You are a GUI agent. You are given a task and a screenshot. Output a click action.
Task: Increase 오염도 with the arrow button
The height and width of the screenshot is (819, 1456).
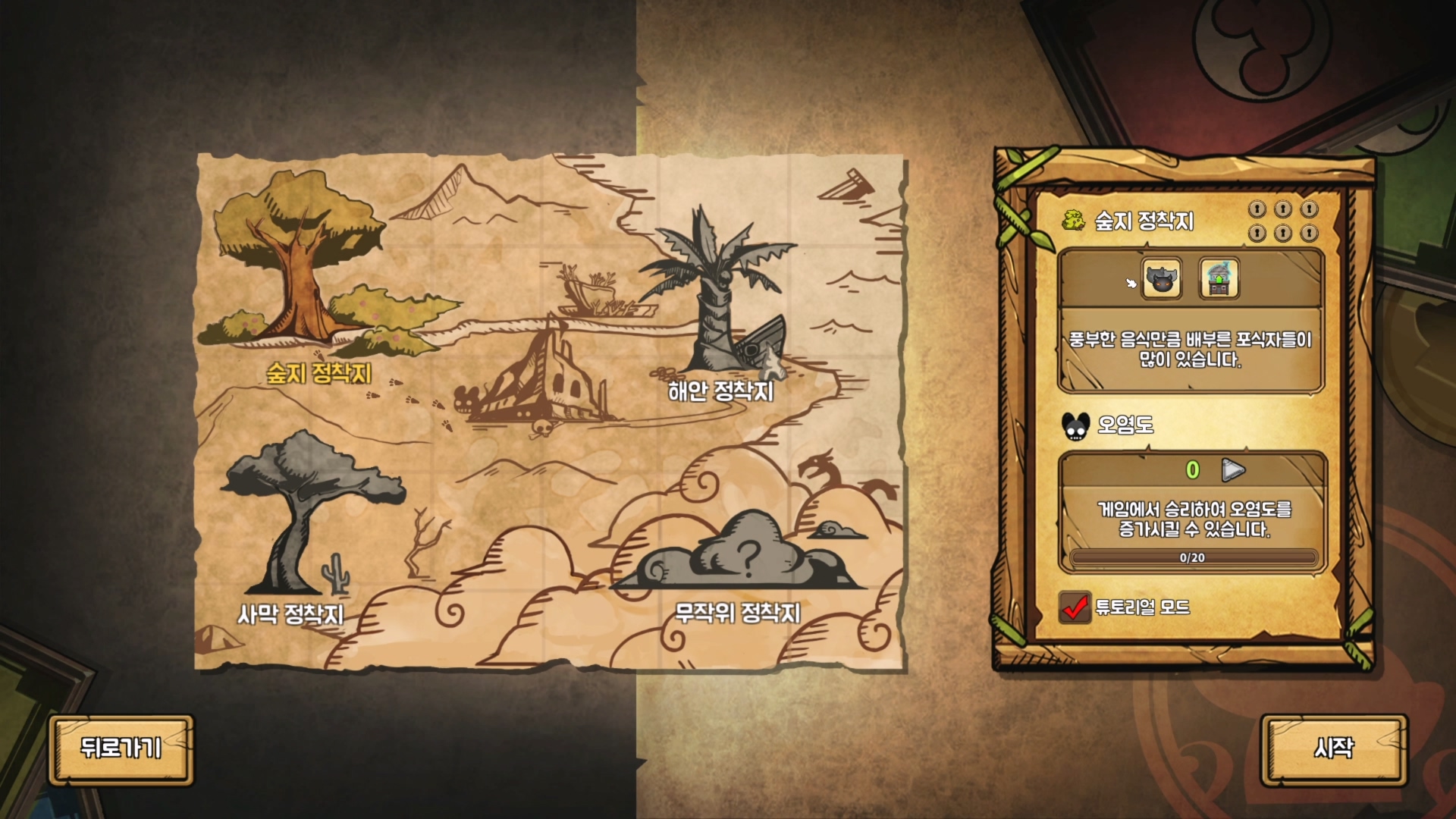tap(1233, 470)
